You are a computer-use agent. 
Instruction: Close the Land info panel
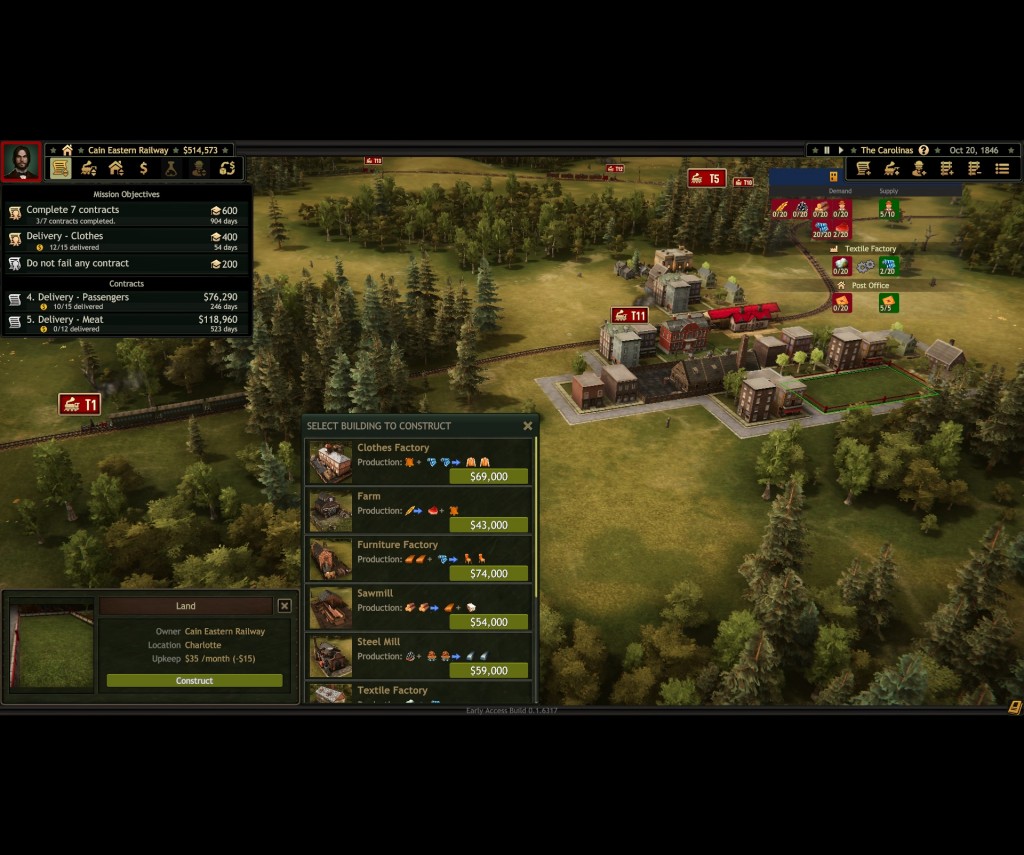285,606
